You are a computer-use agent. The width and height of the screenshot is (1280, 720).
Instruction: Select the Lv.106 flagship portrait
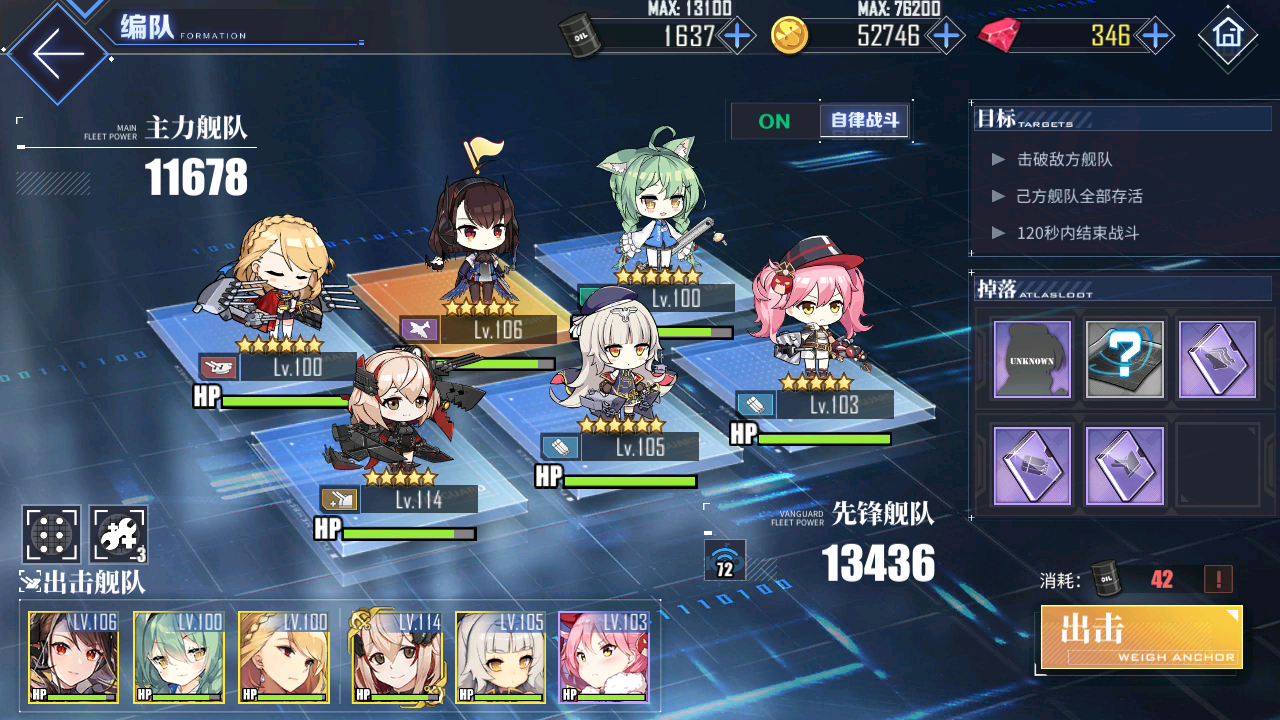click(x=73, y=657)
